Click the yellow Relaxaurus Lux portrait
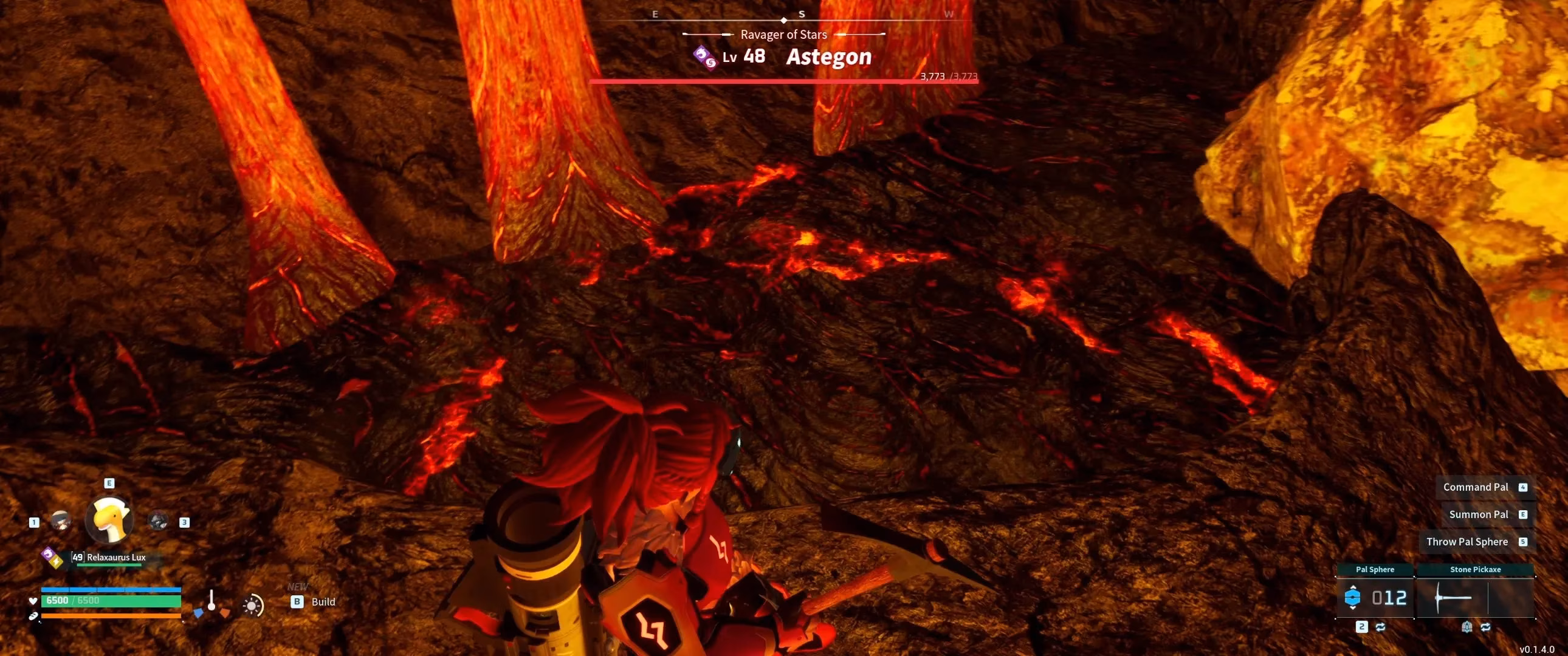Viewport: 1568px width, 656px height. [109, 522]
